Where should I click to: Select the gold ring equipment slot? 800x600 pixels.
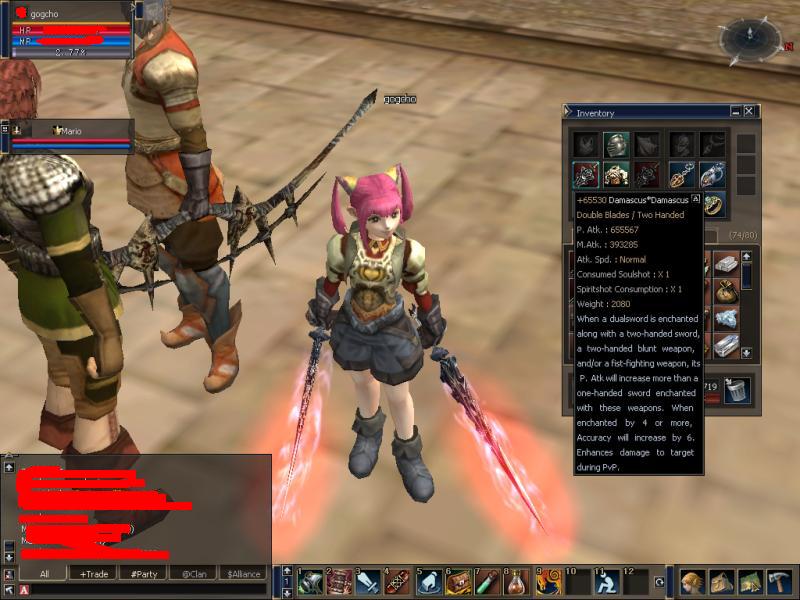pos(712,204)
